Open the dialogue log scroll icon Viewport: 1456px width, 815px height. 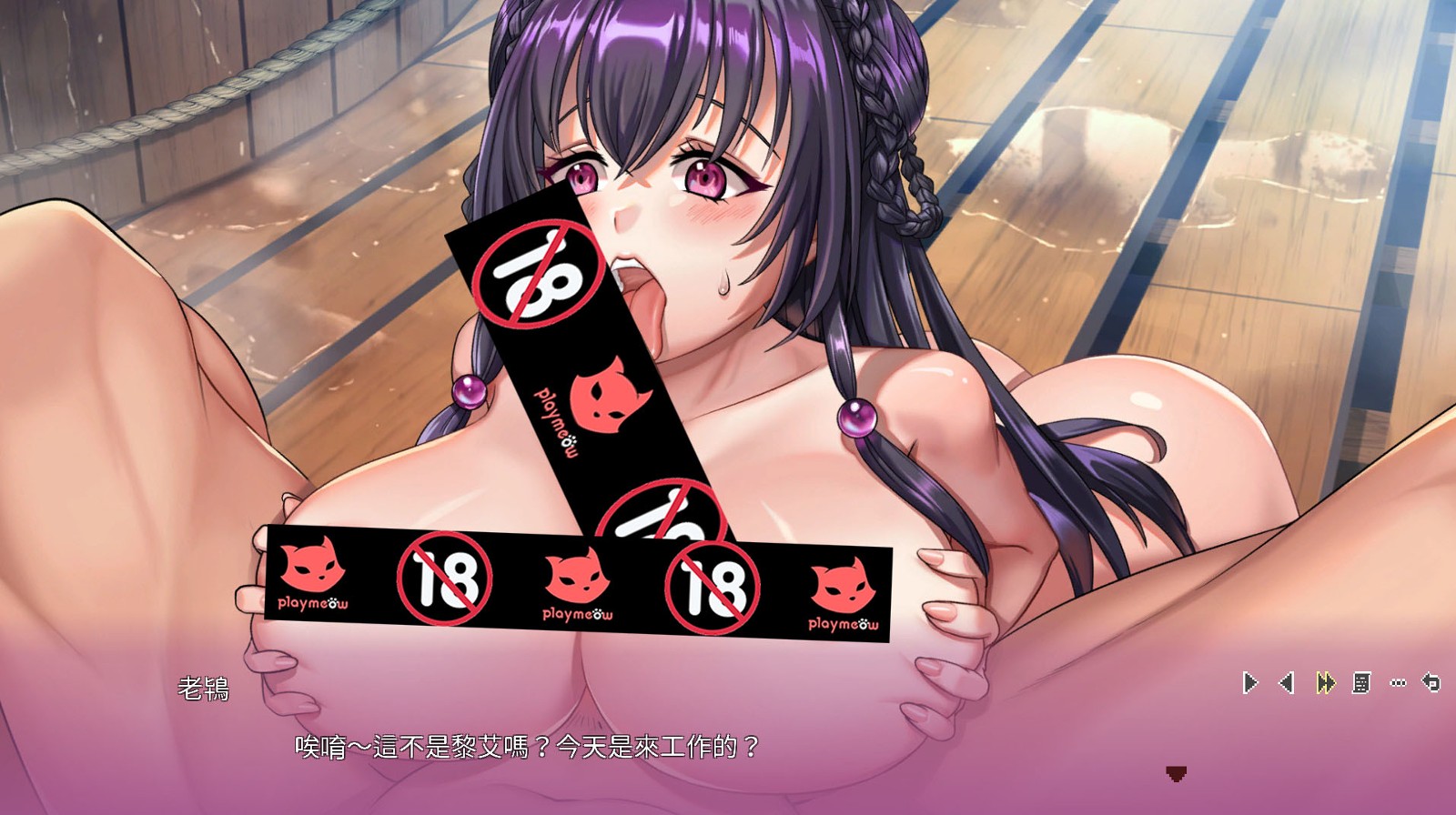coord(1361,682)
